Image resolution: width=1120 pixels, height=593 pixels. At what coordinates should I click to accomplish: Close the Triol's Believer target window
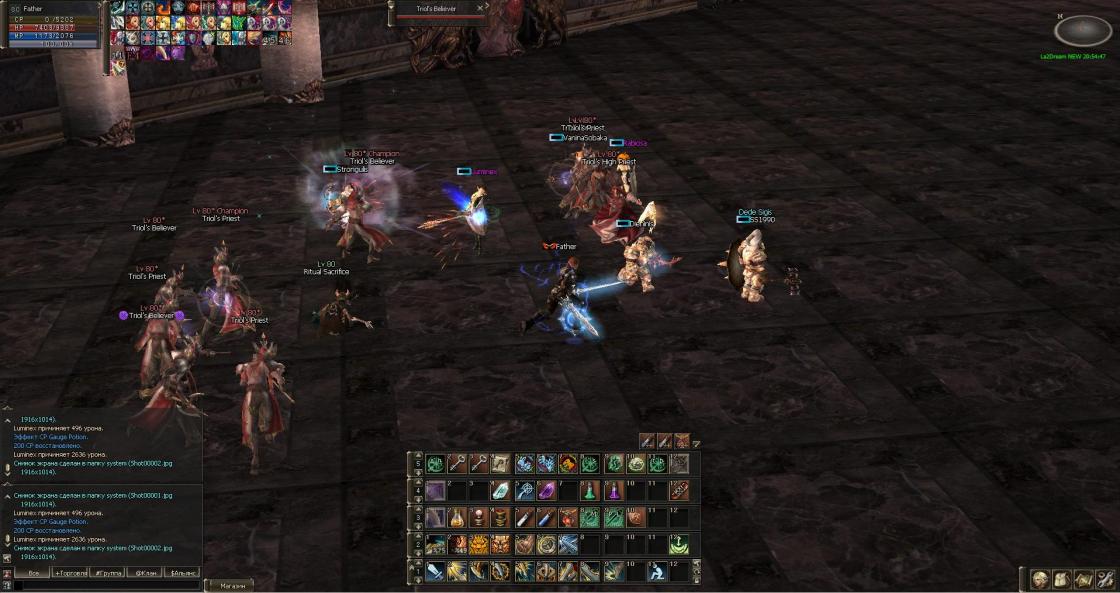click(481, 8)
